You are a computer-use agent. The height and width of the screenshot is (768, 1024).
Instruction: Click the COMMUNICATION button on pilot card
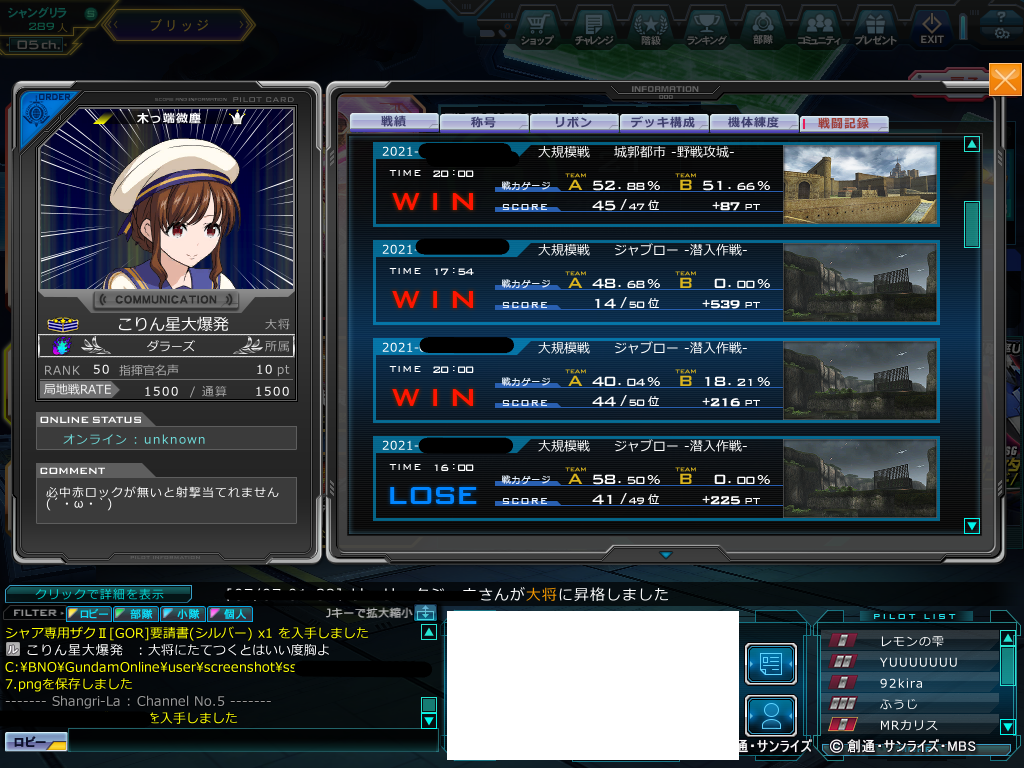pyautogui.click(x=166, y=299)
